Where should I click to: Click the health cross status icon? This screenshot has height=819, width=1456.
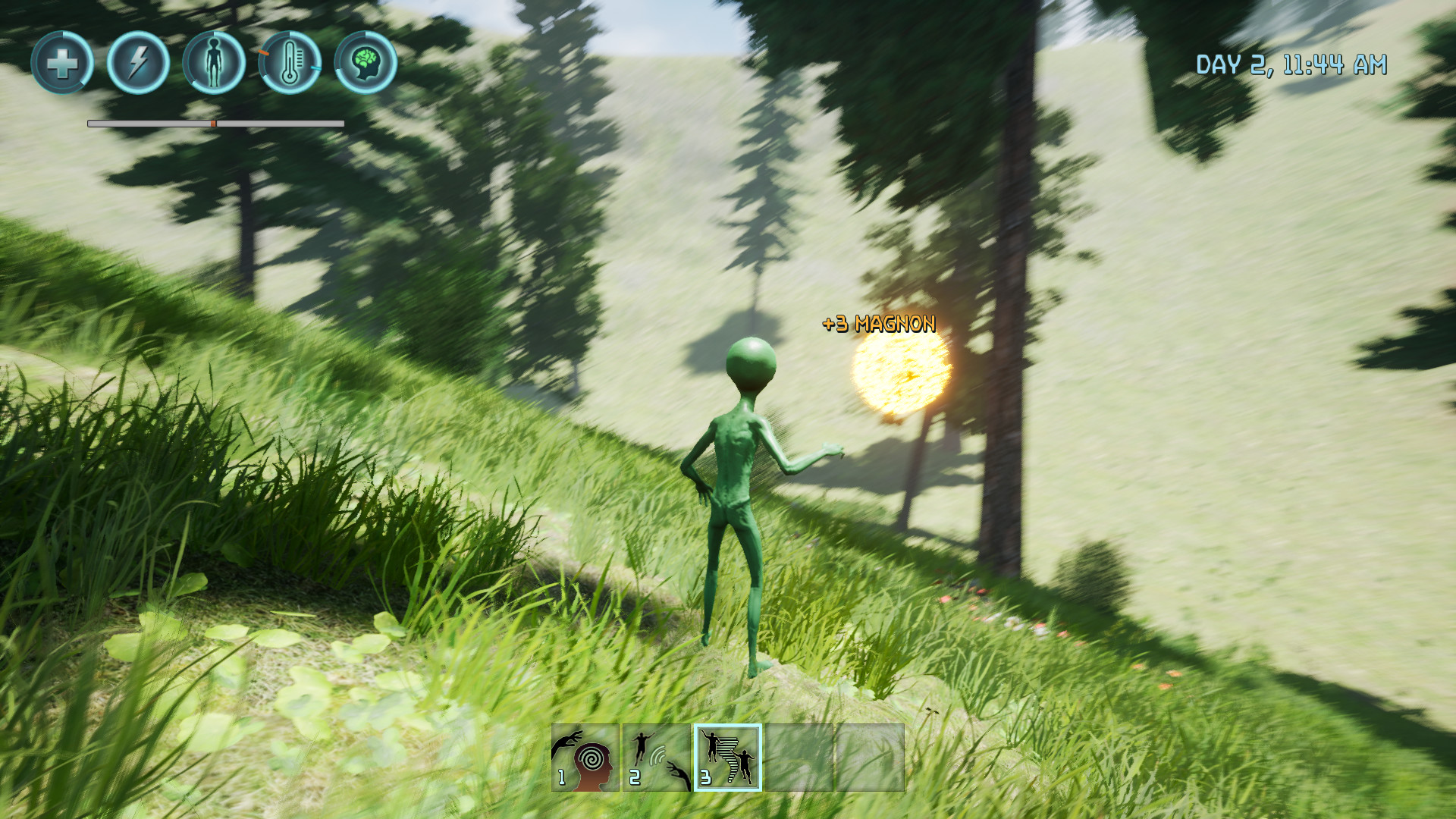coord(61,64)
